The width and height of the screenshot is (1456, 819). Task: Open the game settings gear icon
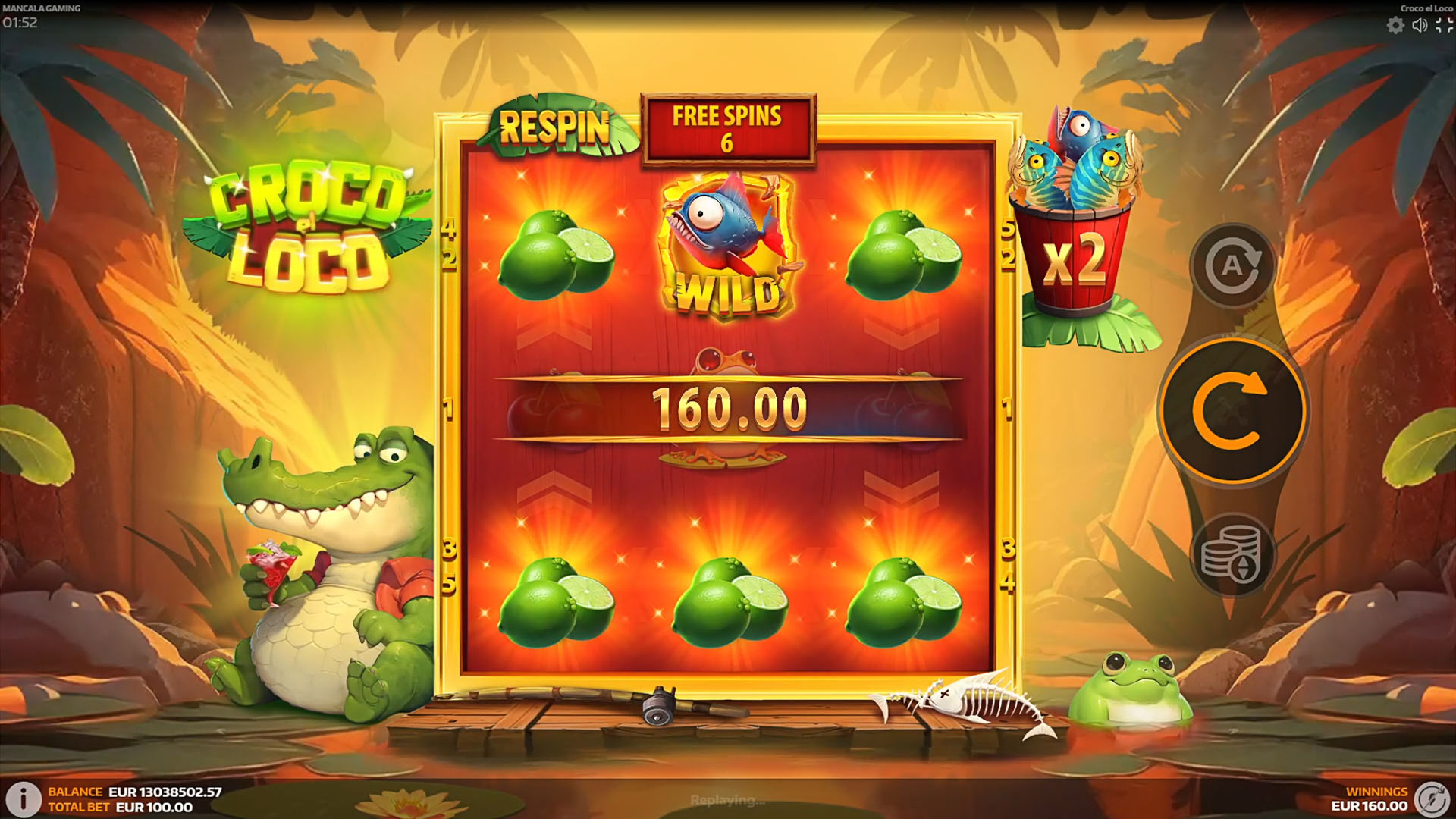1395,24
